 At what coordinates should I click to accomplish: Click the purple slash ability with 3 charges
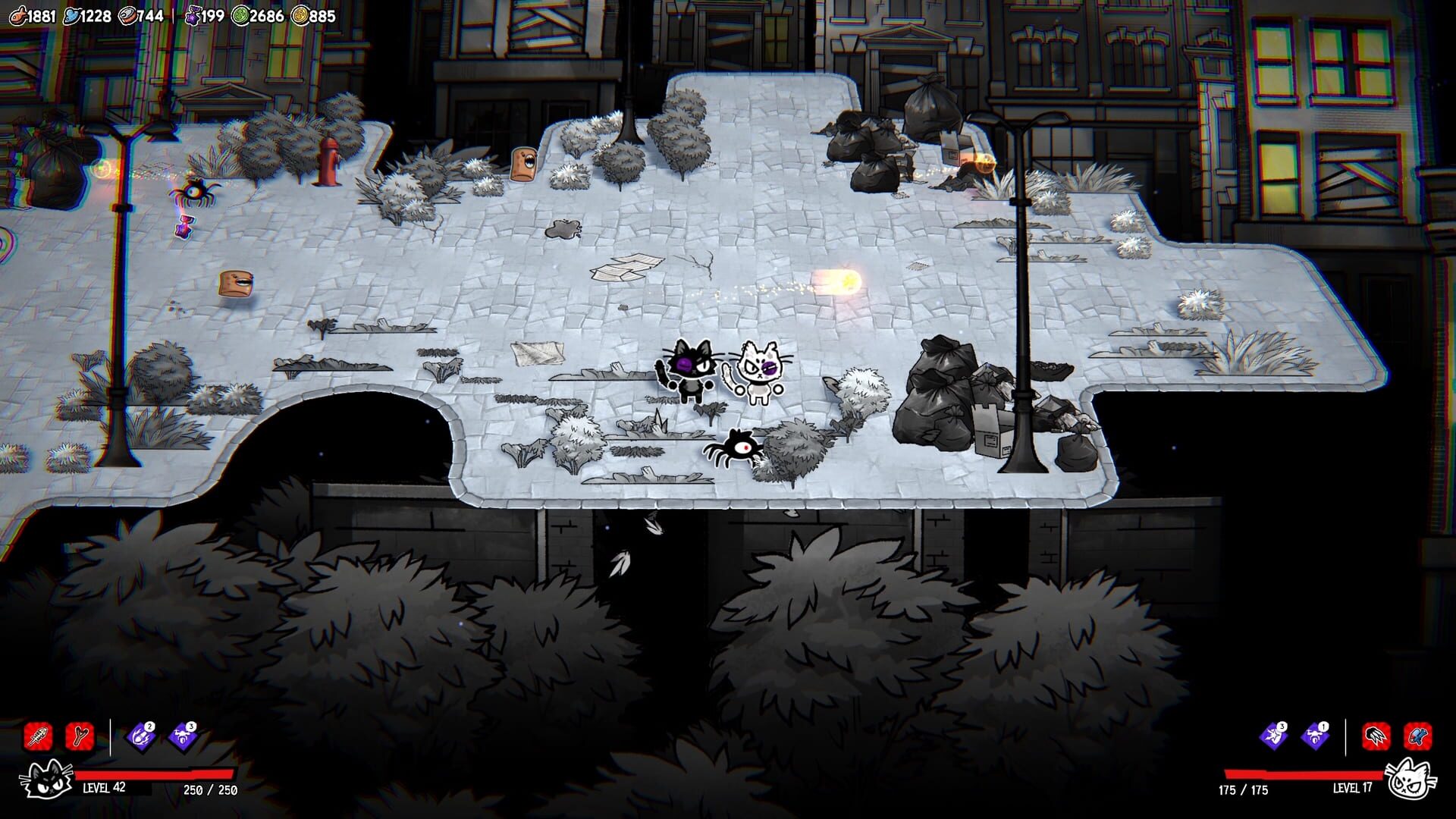pyautogui.click(x=1272, y=736)
